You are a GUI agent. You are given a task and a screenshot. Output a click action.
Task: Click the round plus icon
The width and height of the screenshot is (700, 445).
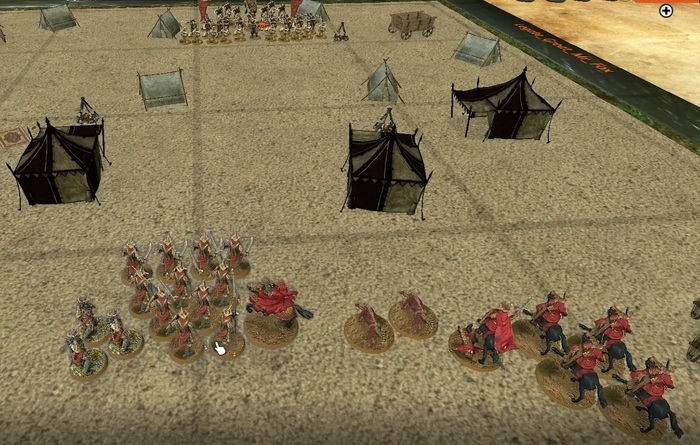pyautogui.click(x=667, y=11)
